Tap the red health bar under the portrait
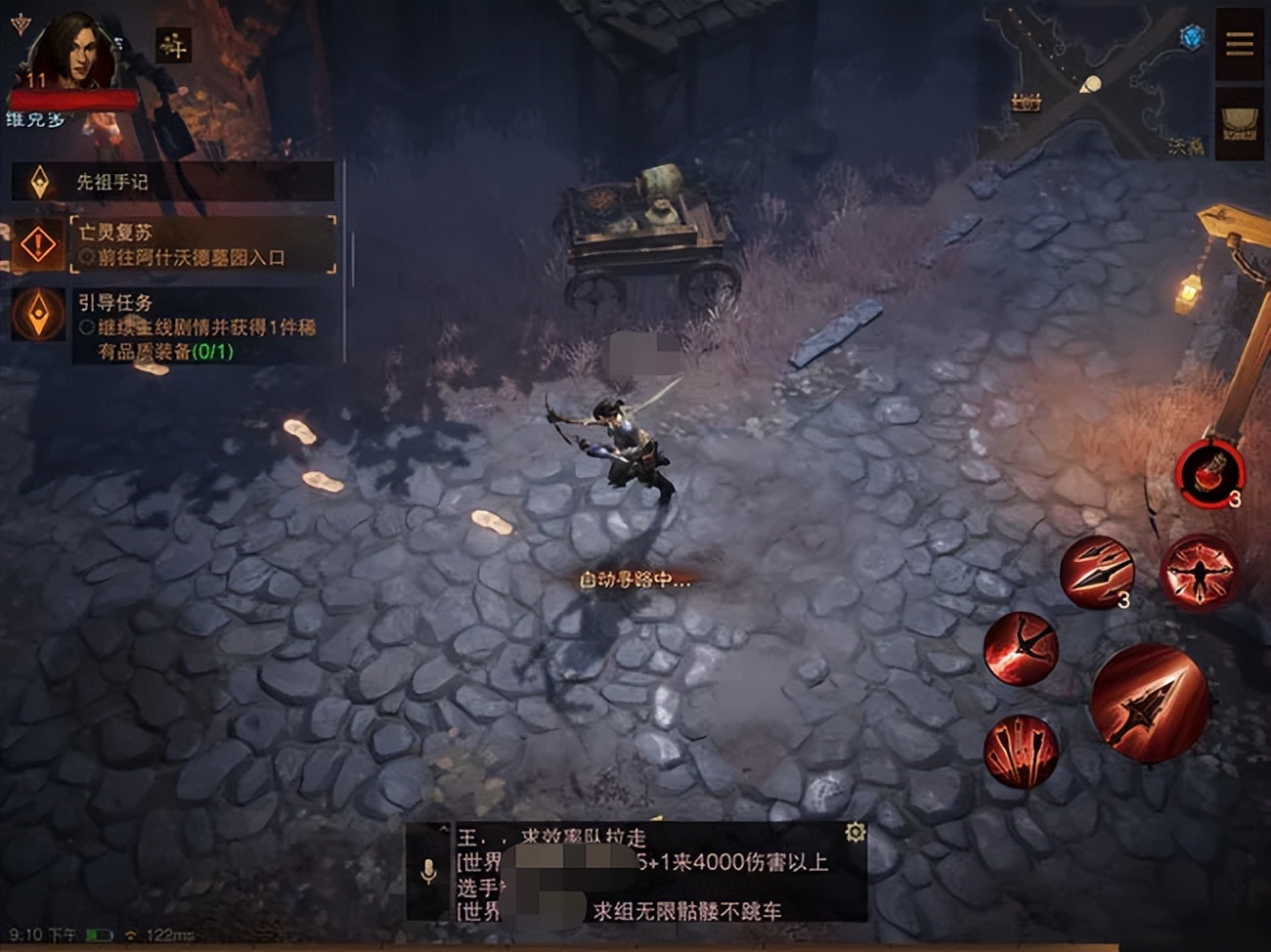 [x=73, y=98]
